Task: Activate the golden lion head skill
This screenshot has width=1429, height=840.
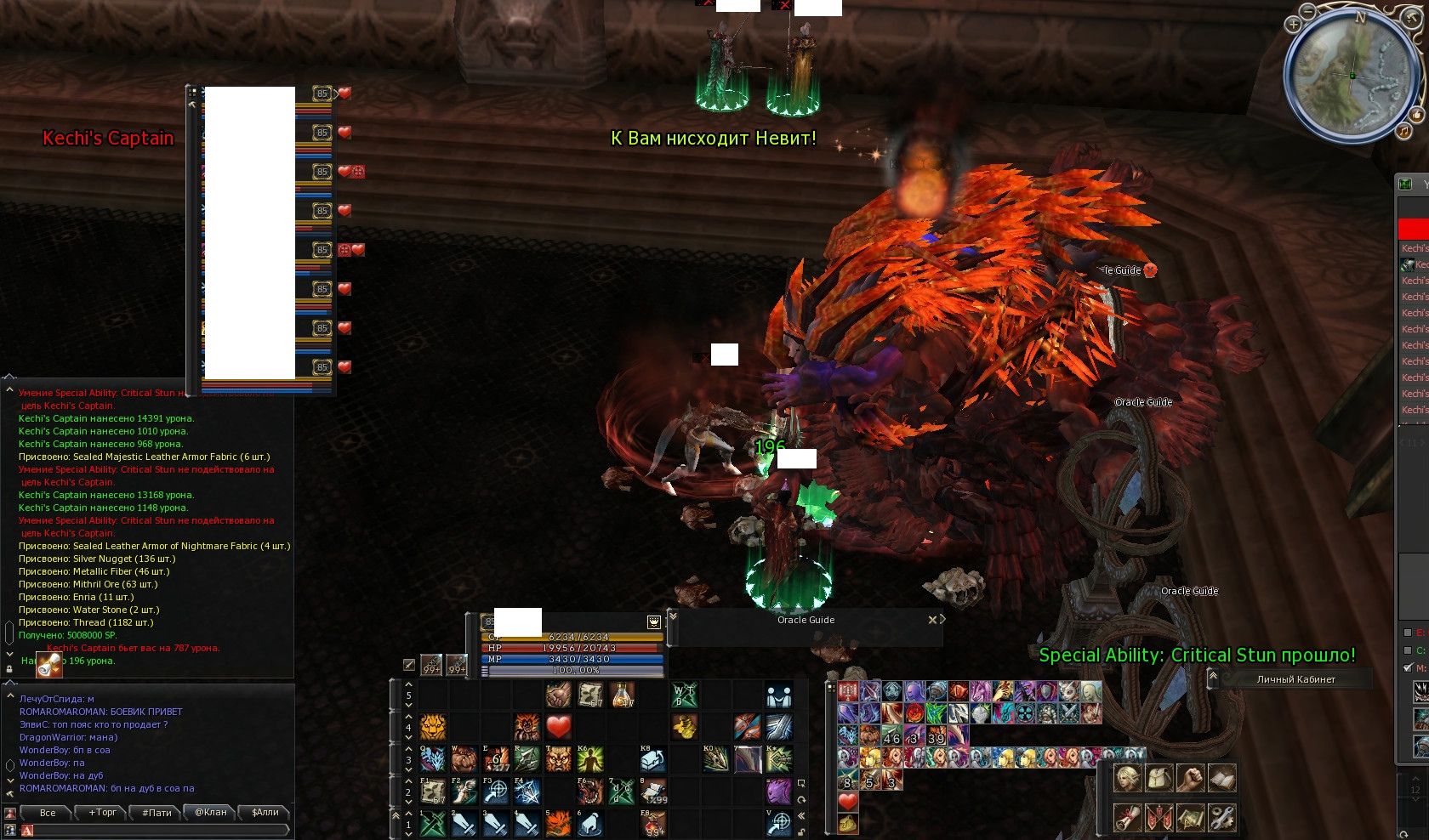Action: click(433, 727)
